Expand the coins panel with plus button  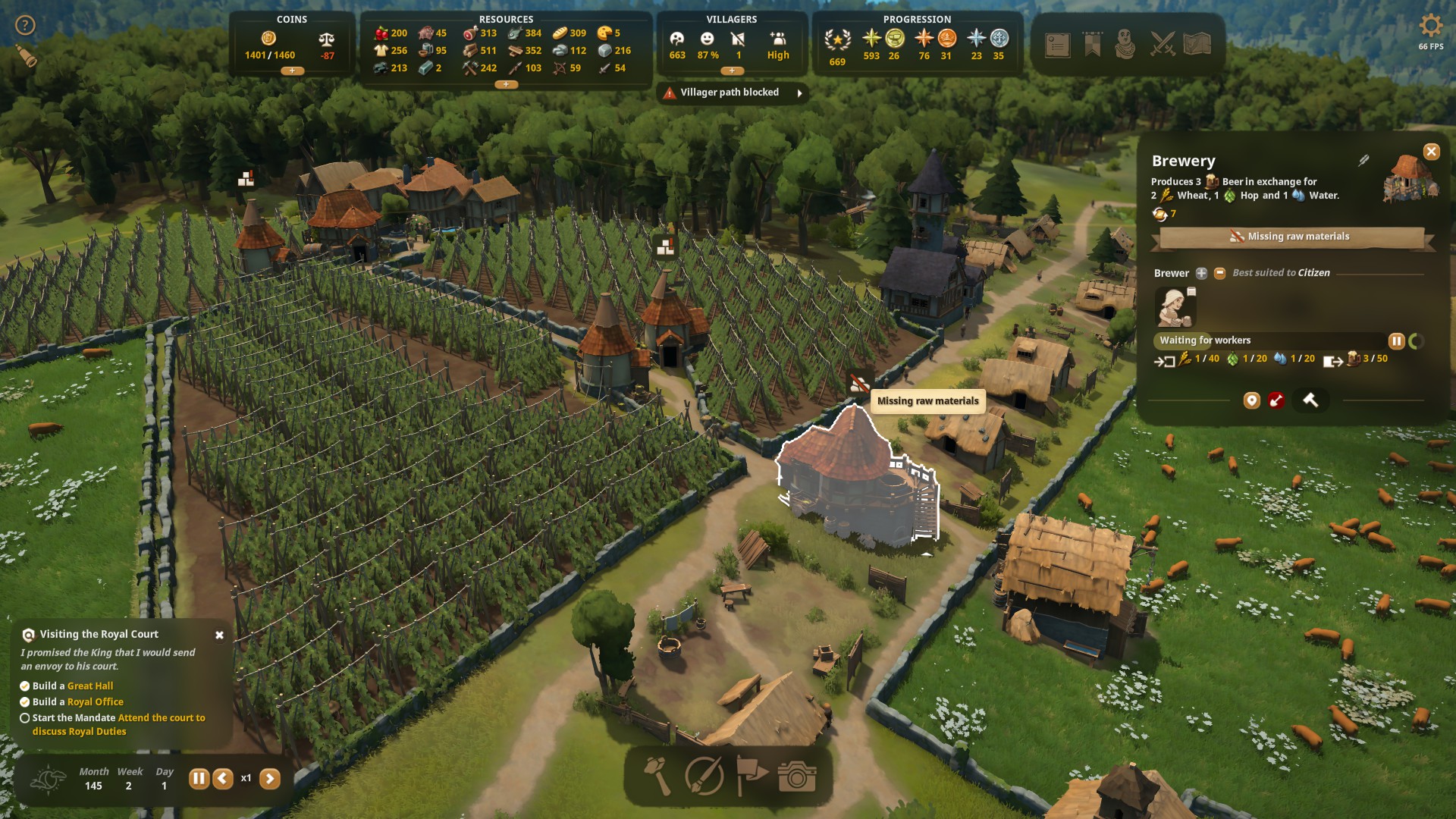click(292, 71)
